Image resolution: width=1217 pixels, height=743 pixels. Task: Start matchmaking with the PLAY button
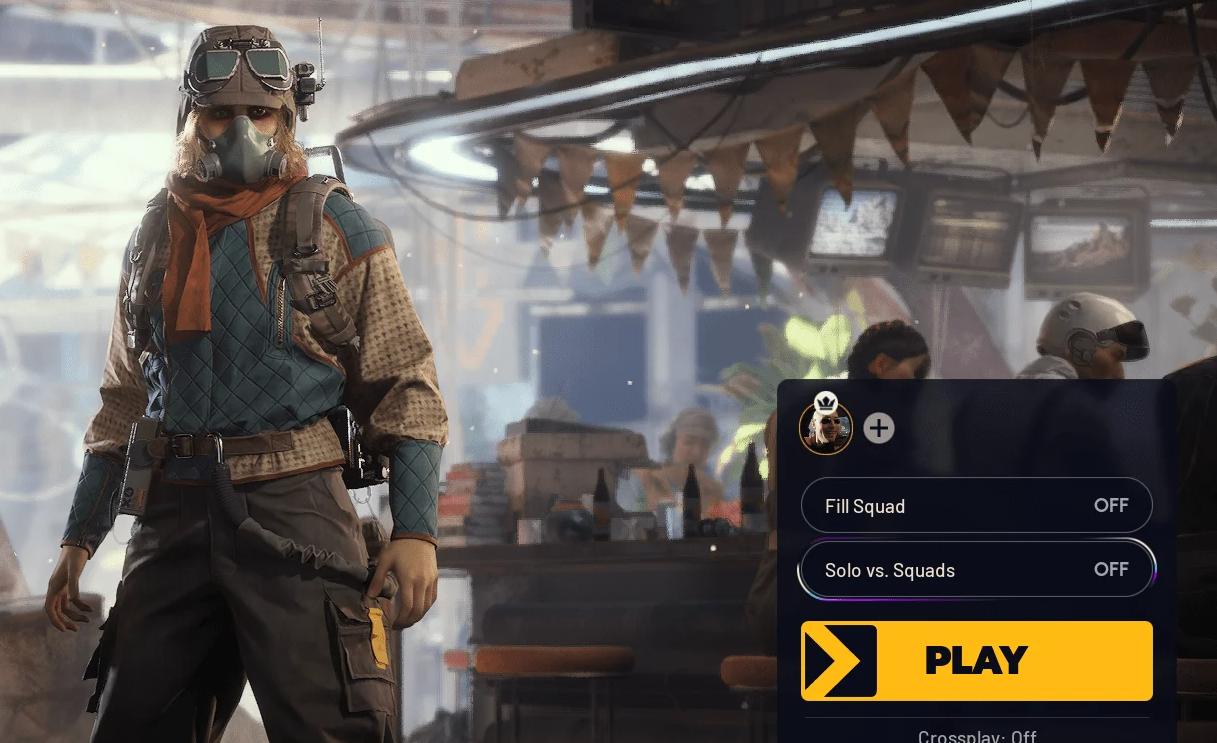[x=976, y=660]
